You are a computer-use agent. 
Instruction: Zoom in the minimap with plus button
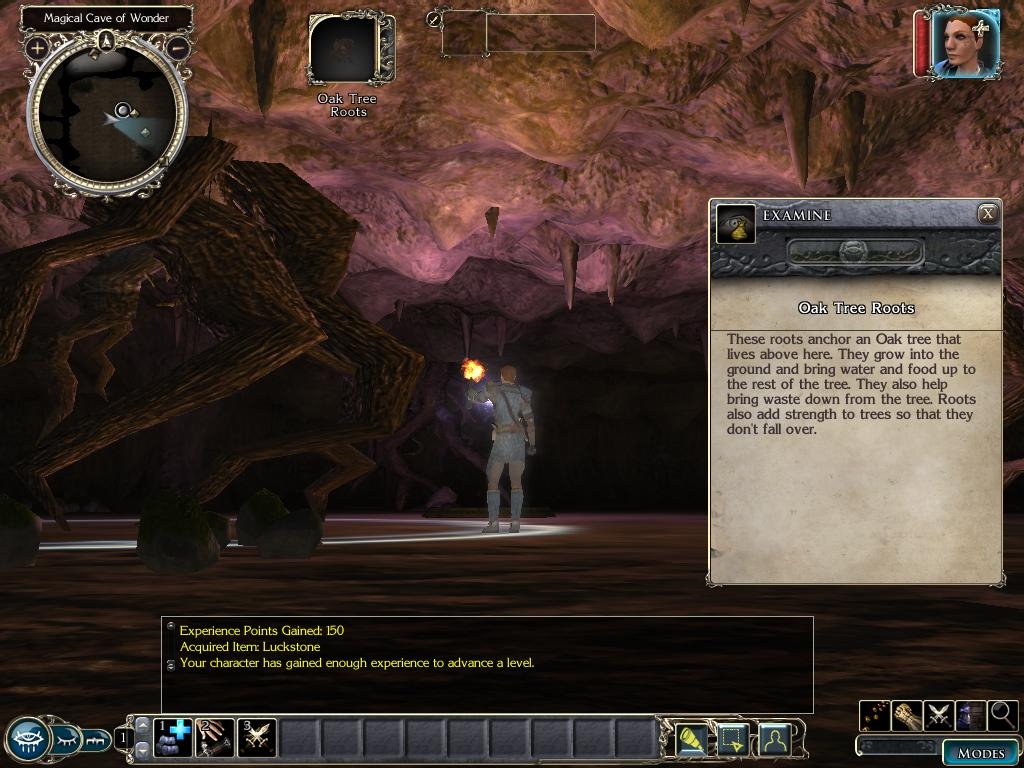coord(38,47)
